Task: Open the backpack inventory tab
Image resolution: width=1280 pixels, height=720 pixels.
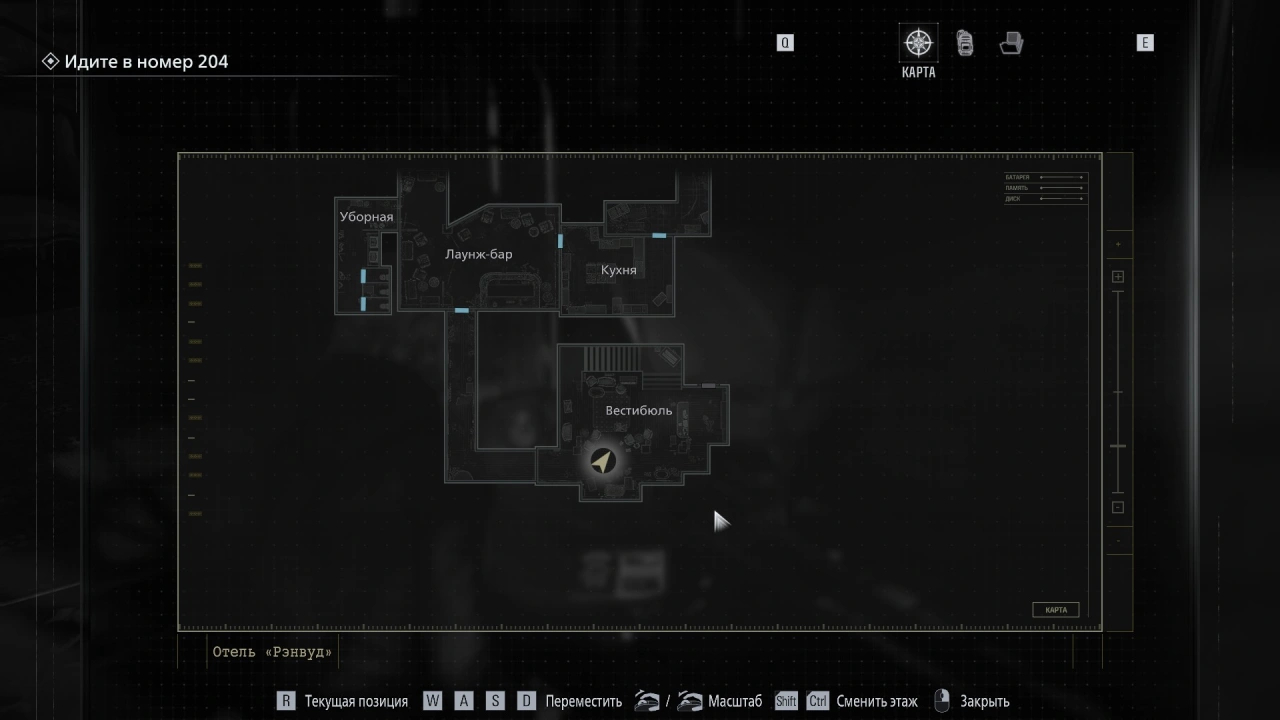Action: [x=965, y=43]
